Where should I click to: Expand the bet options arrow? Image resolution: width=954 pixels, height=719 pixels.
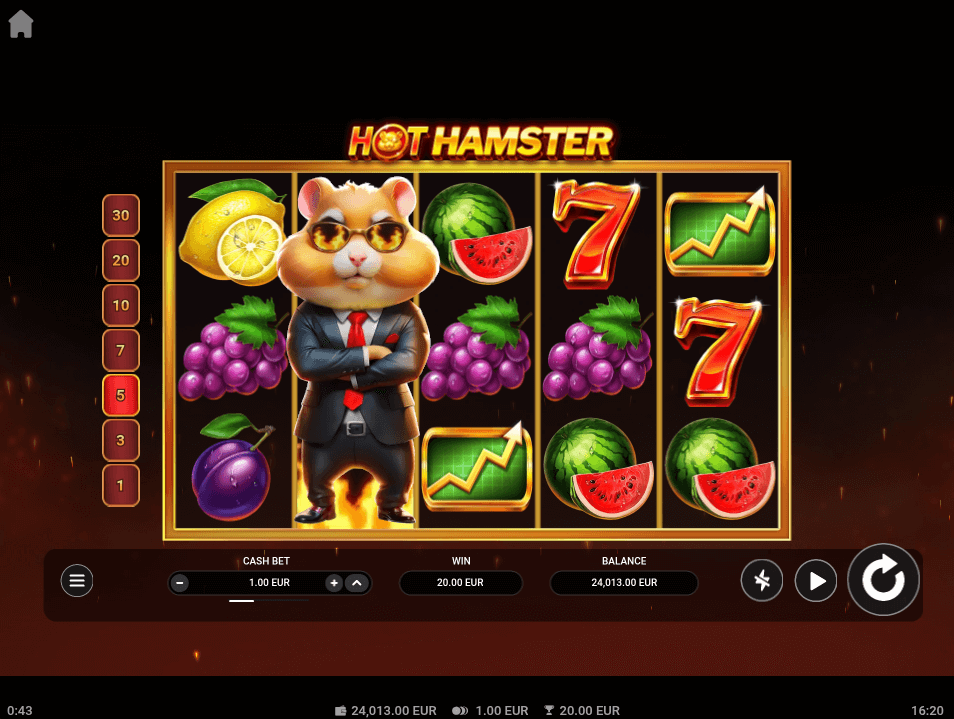coord(357,583)
